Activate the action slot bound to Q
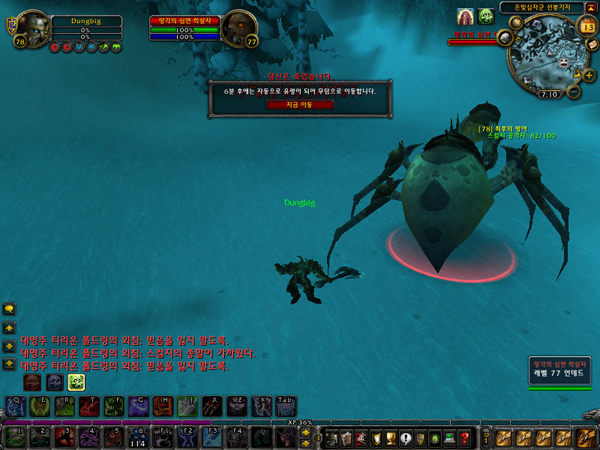Image resolution: width=600 pixels, height=450 pixels. pyautogui.click(x=16, y=405)
